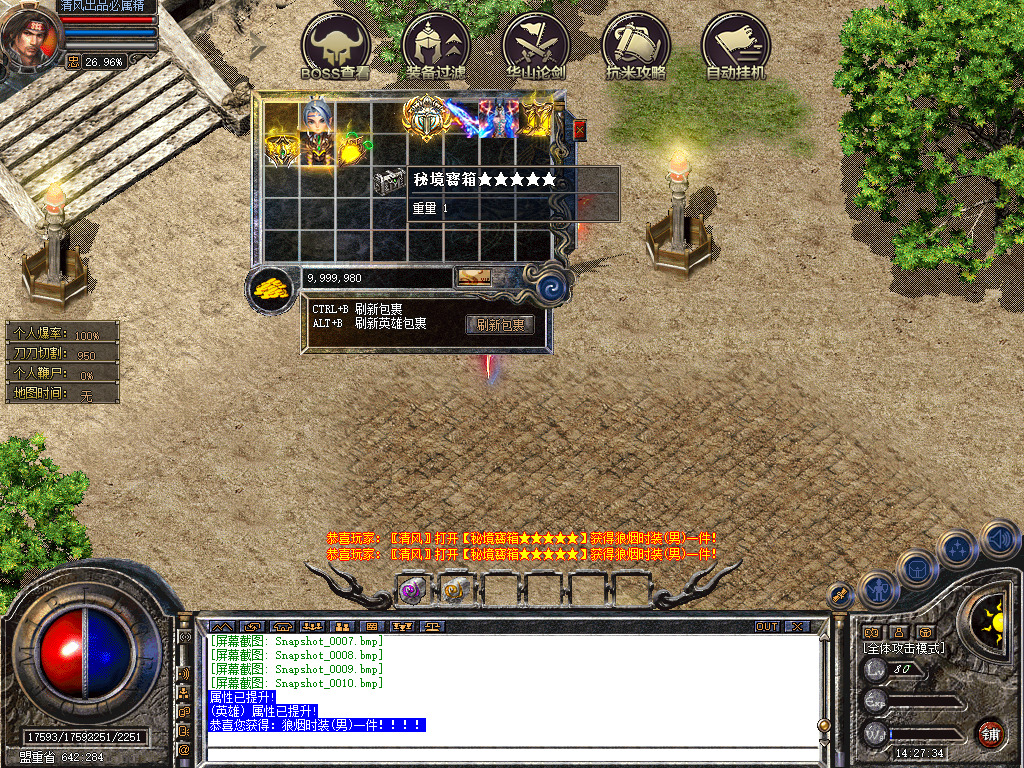
Task: Open the 华山论剑 arena icon
Action: [x=536, y=47]
